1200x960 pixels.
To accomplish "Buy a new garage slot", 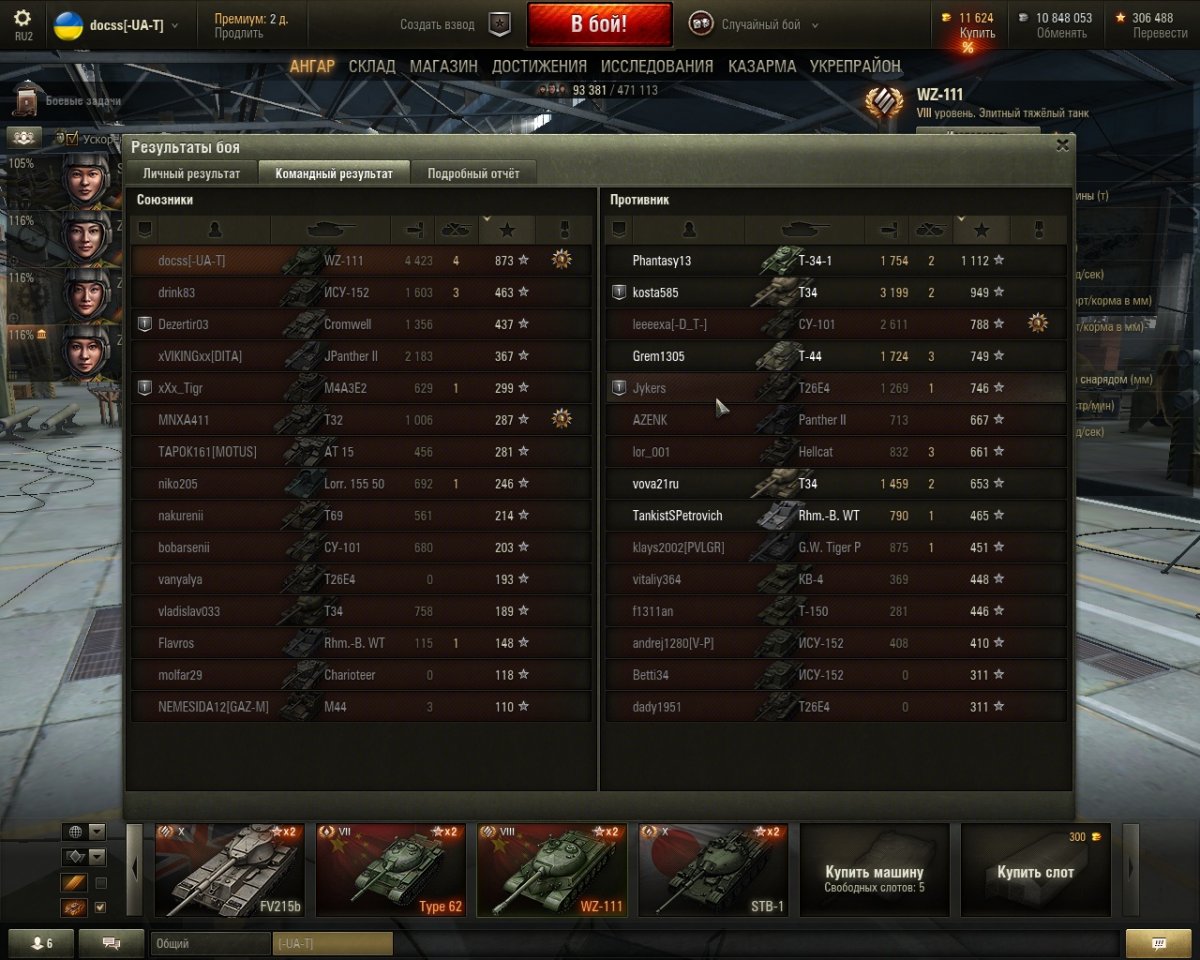I will (x=1035, y=869).
